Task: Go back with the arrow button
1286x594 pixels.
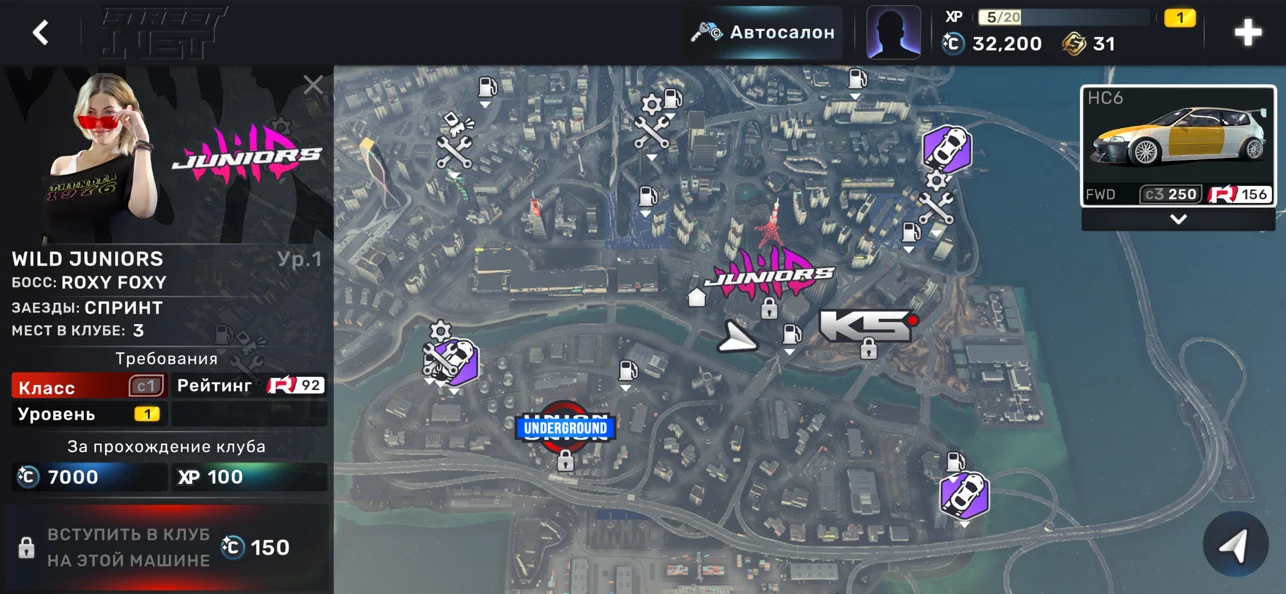Action: (40, 32)
